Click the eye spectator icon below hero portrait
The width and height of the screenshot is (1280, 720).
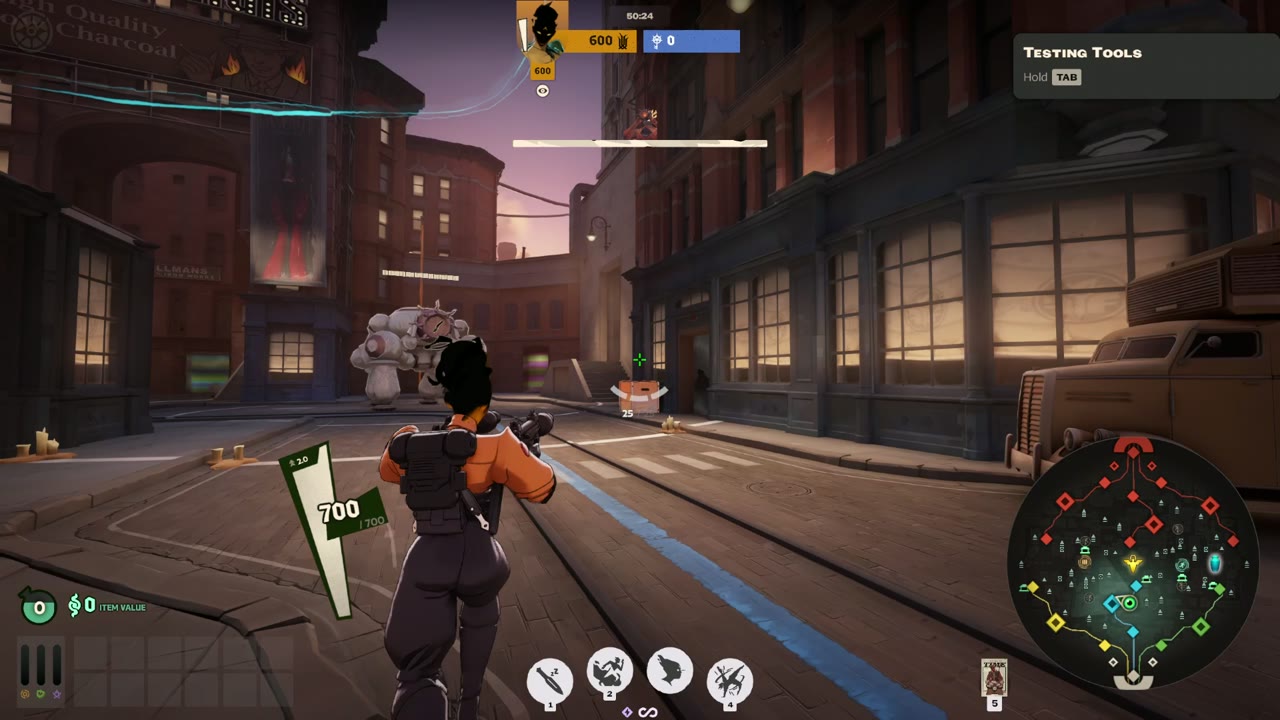(x=542, y=90)
